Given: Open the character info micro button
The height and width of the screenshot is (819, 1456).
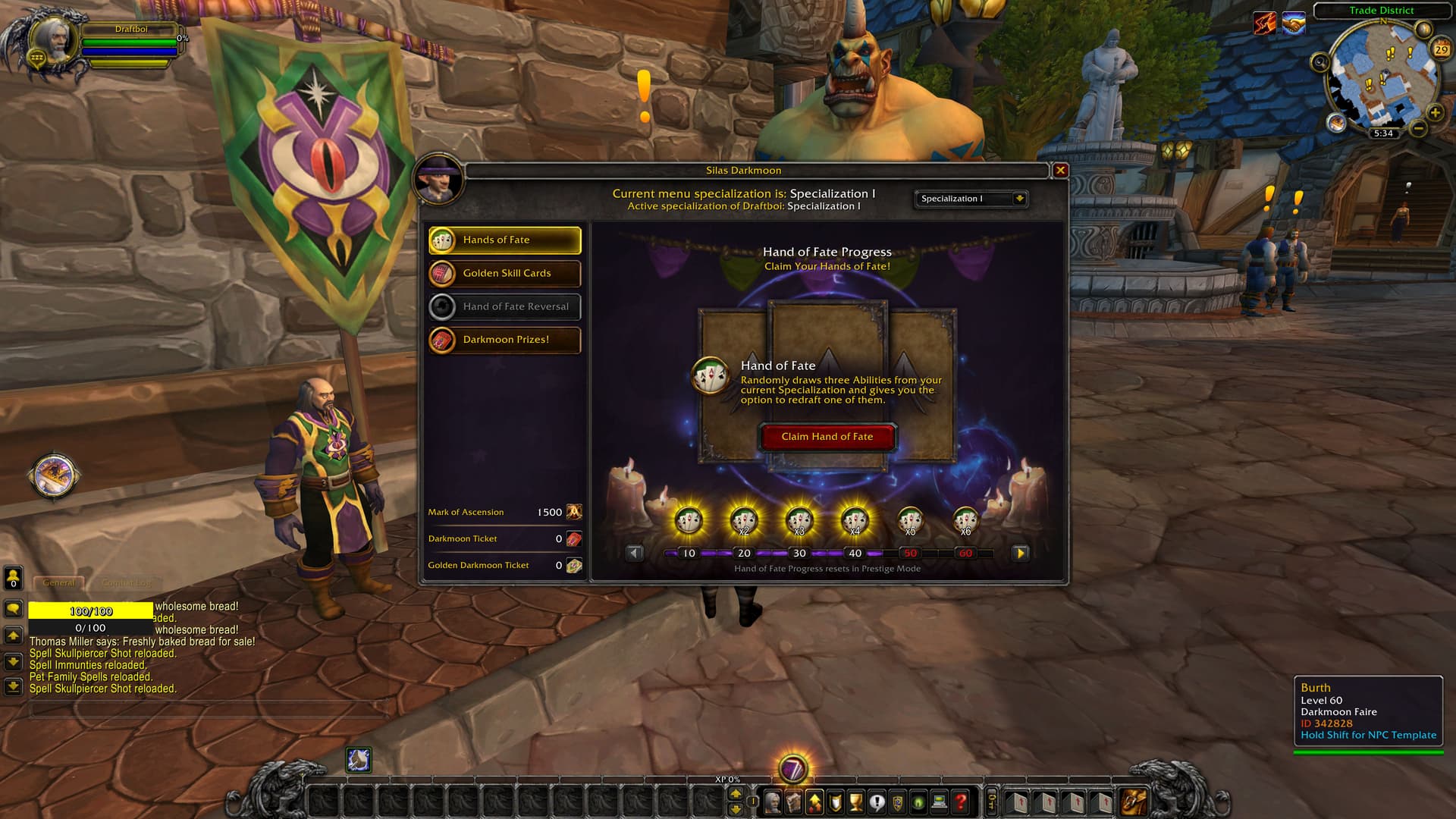Looking at the screenshot, I should 773,802.
